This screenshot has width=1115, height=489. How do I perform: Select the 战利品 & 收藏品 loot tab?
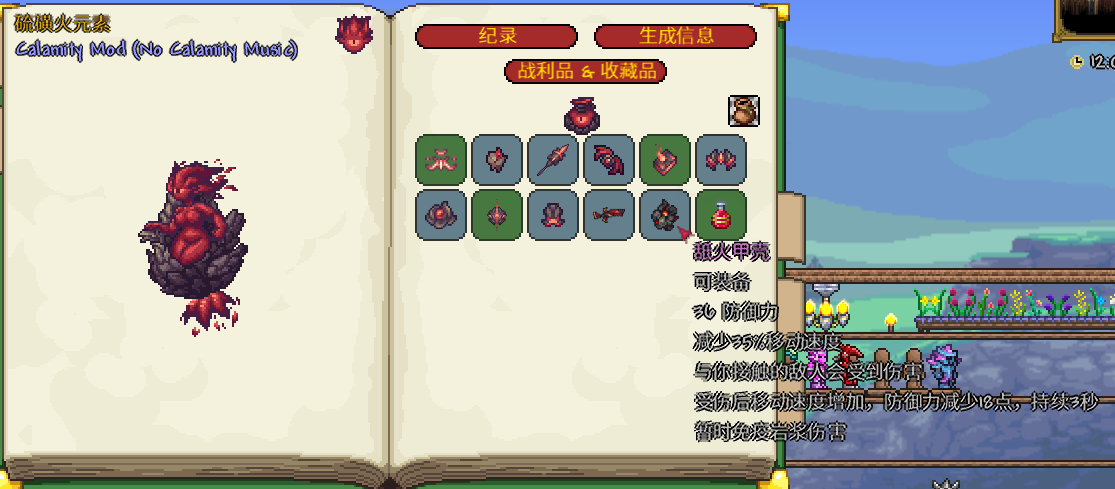pos(586,72)
